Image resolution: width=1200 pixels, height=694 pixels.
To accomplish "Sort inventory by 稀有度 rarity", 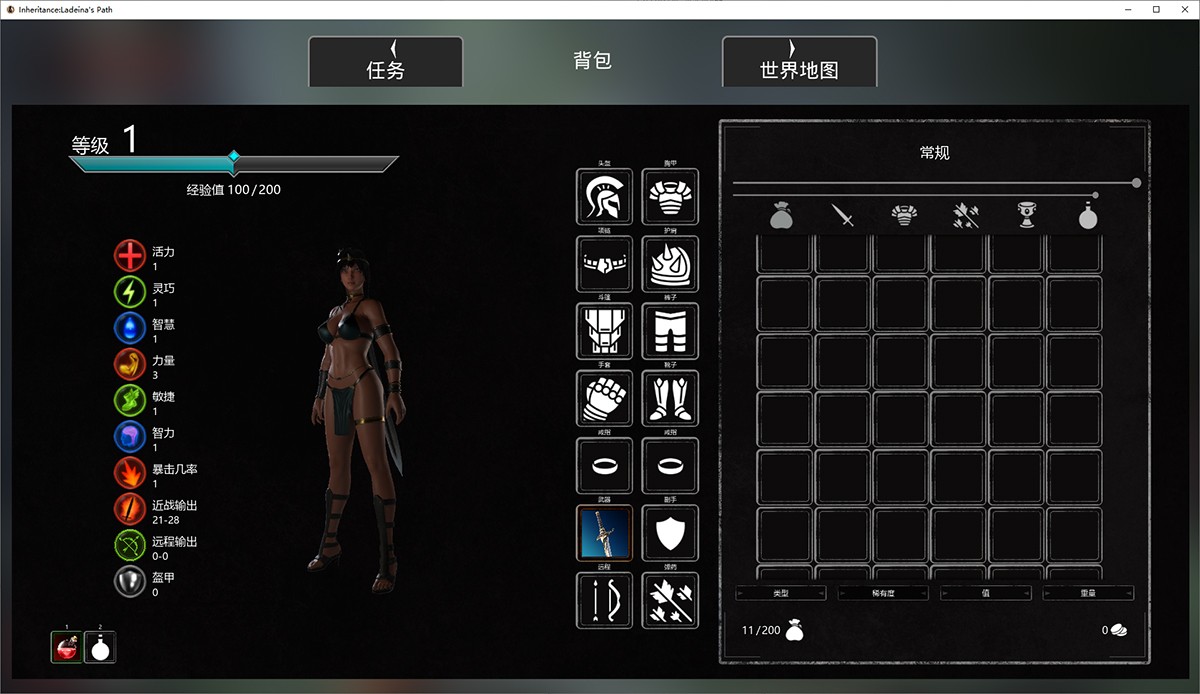I will (x=882, y=593).
